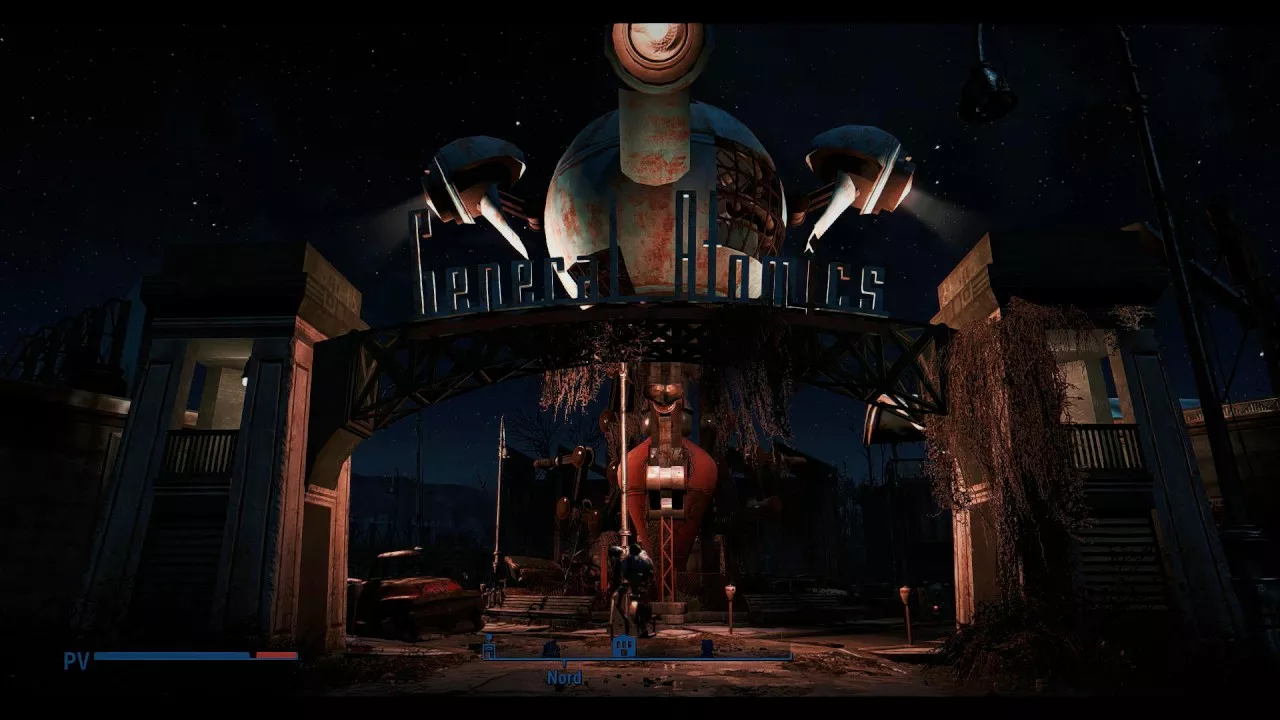1280x720 pixels.
Task: Select the bright building marker on the compass
Action: [624, 646]
